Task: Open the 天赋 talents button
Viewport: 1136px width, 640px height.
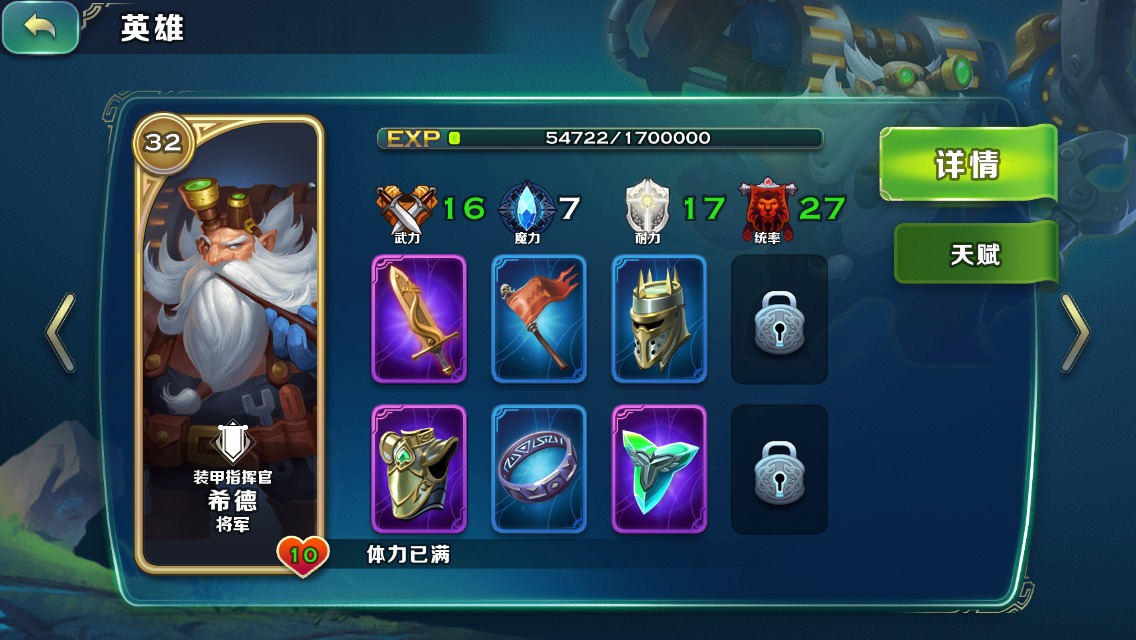Action: (975, 254)
